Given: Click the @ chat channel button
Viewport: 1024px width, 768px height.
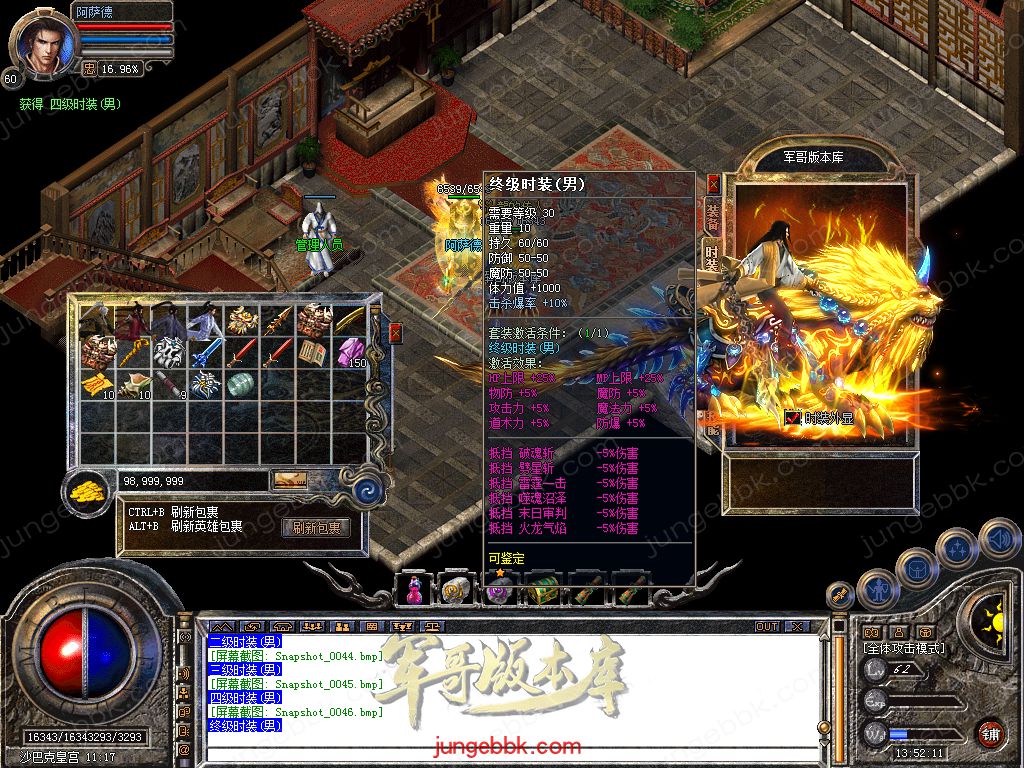Looking at the screenshot, I should (184, 749).
